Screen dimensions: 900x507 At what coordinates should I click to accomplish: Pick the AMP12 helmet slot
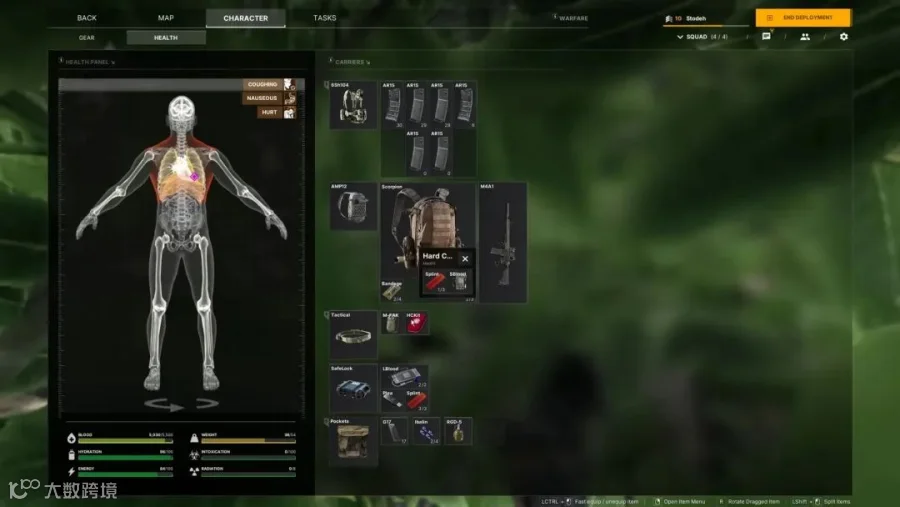tap(354, 206)
